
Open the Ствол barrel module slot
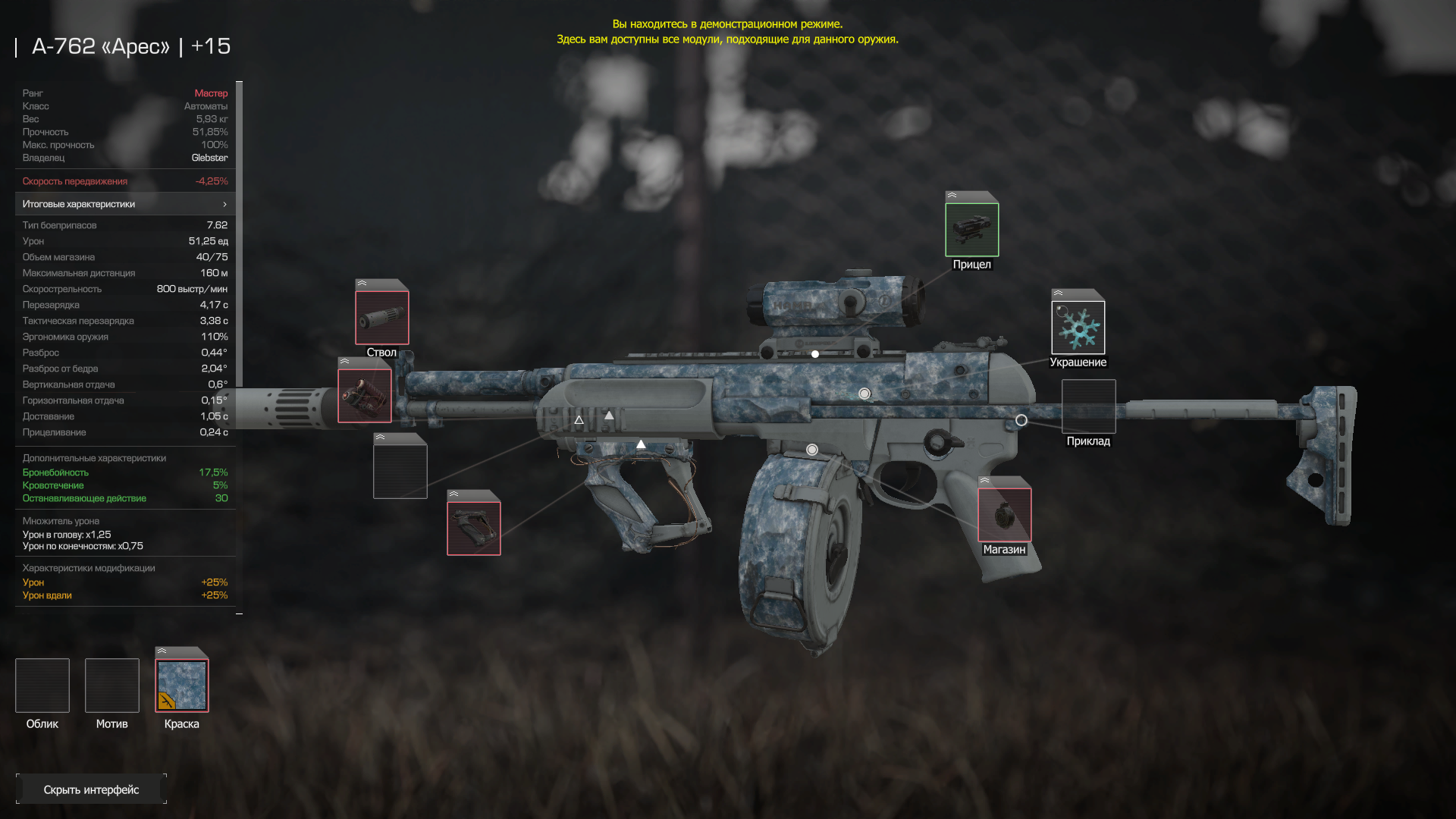(x=381, y=318)
